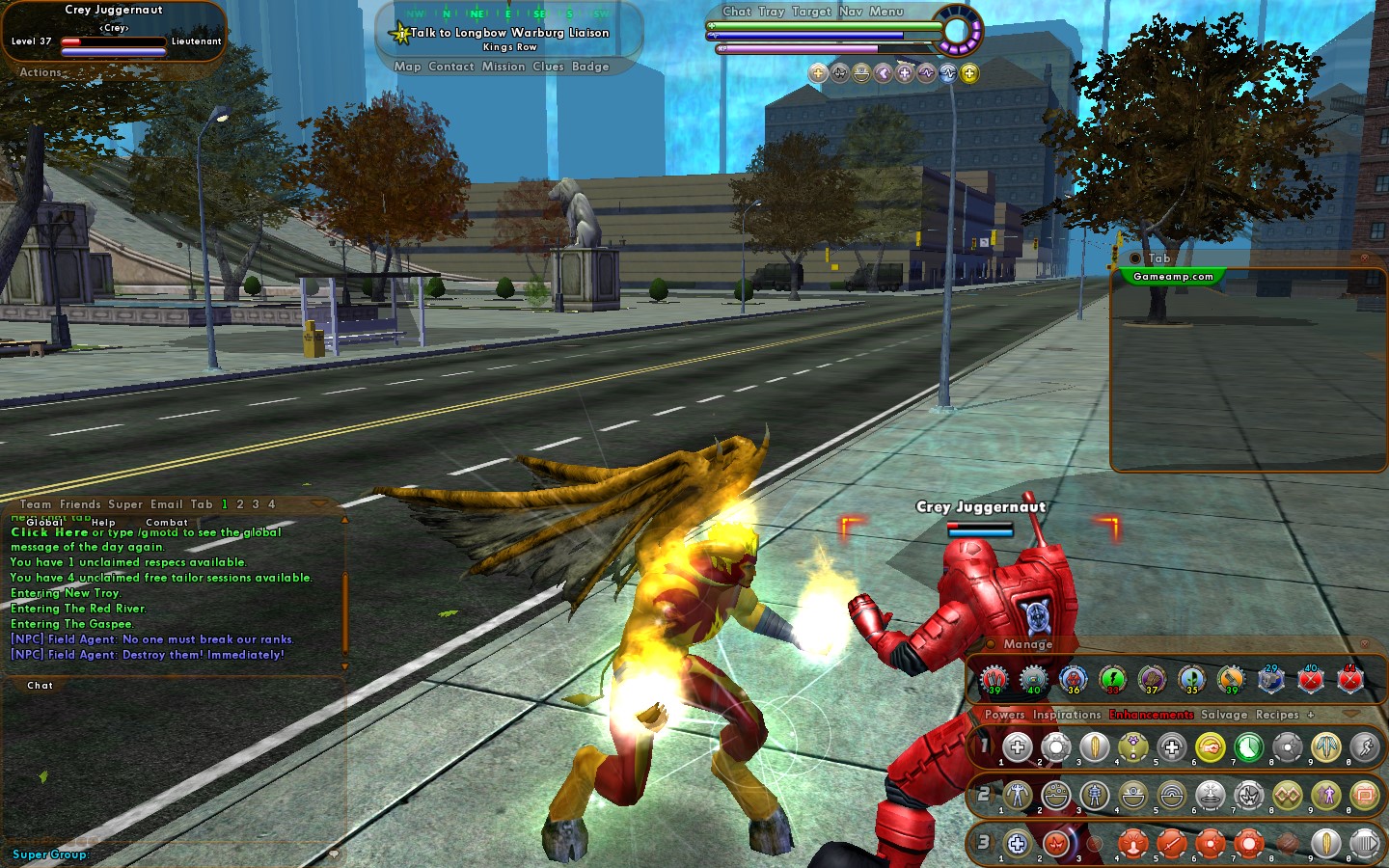The height and width of the screenshot is (868, 1389).
Task: Open the Salvage tab
Action: click(1224, 715)
